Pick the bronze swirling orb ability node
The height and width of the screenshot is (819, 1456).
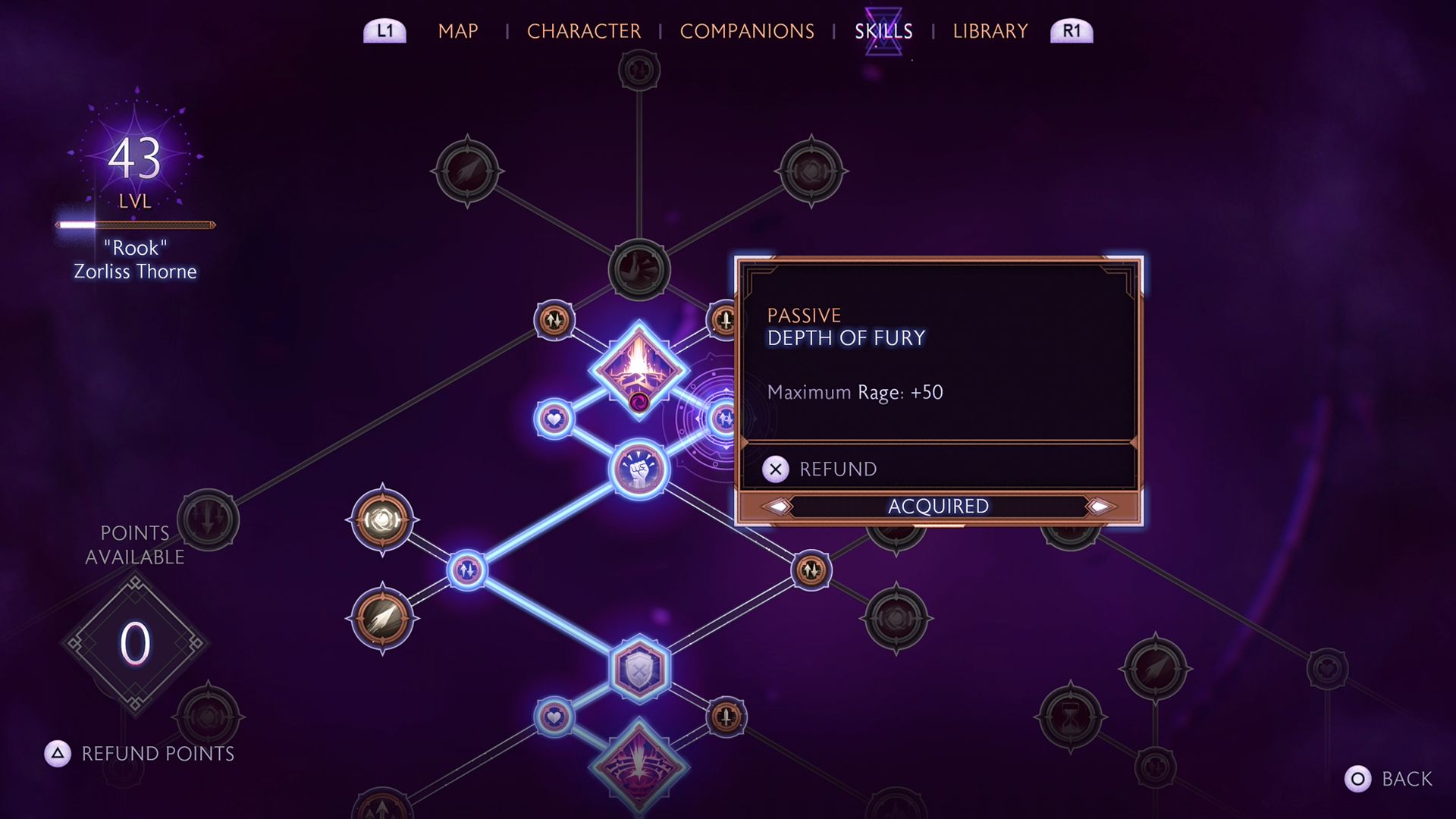[x=382, y=520]
